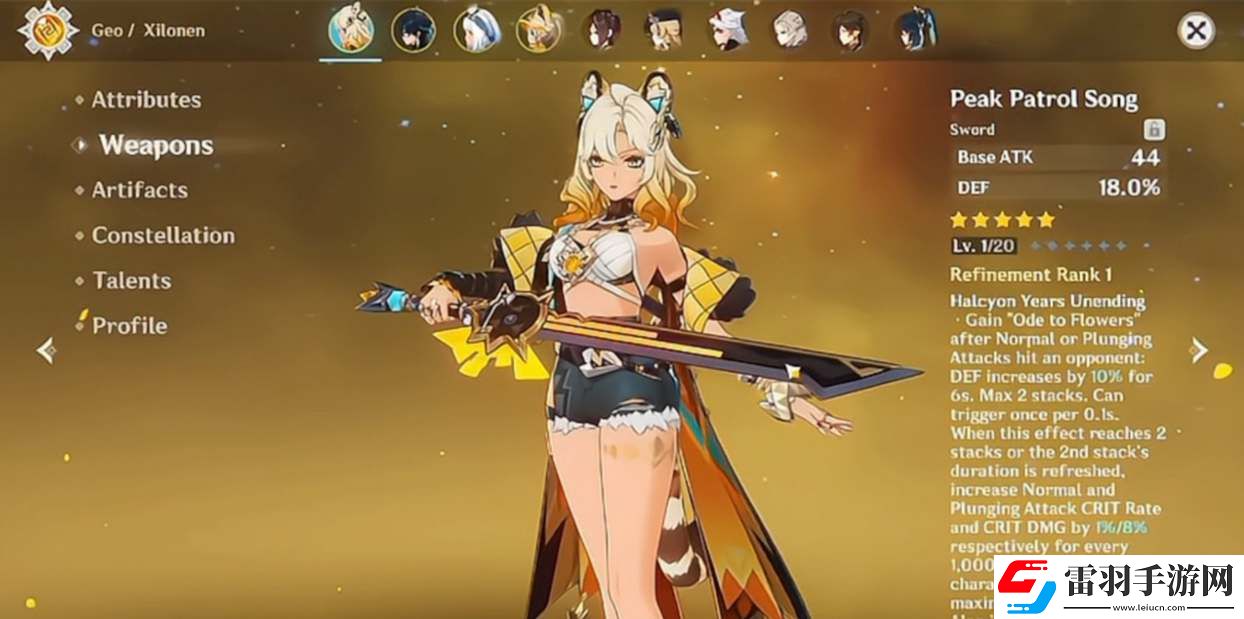Switch to the next character with right arrow

[x=1200, y=350]
